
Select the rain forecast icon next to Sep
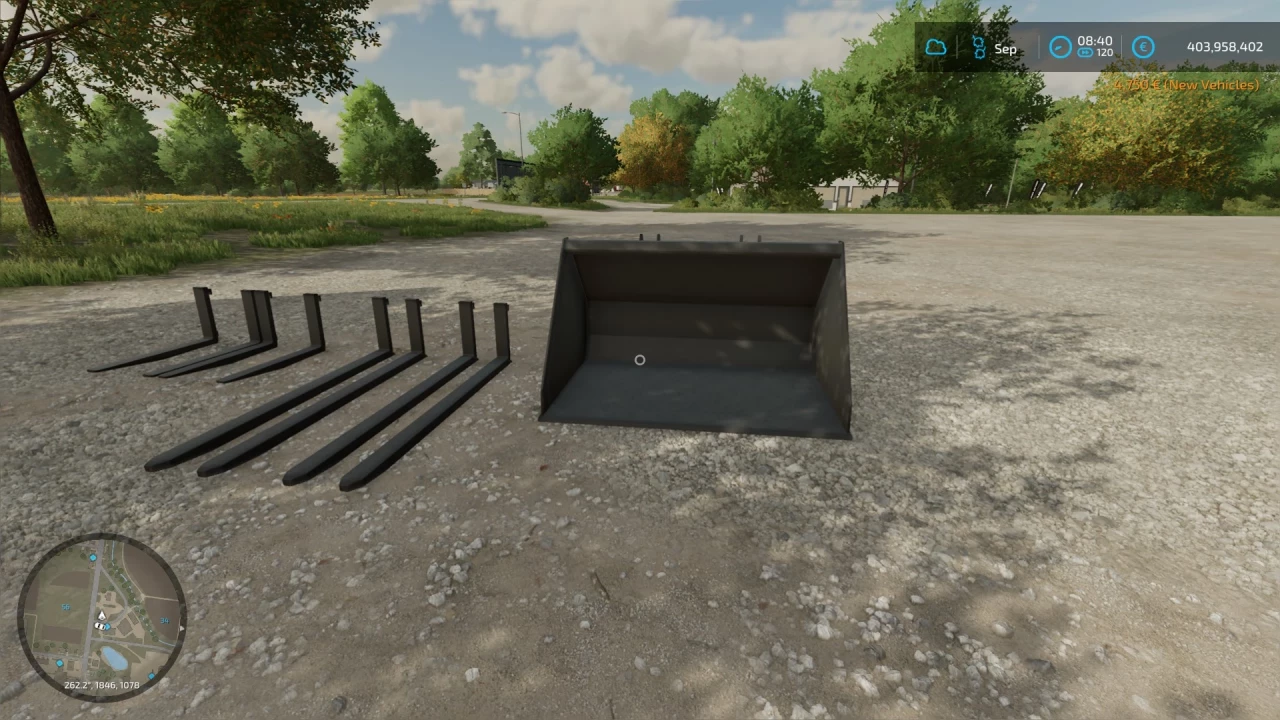(978, 47)
